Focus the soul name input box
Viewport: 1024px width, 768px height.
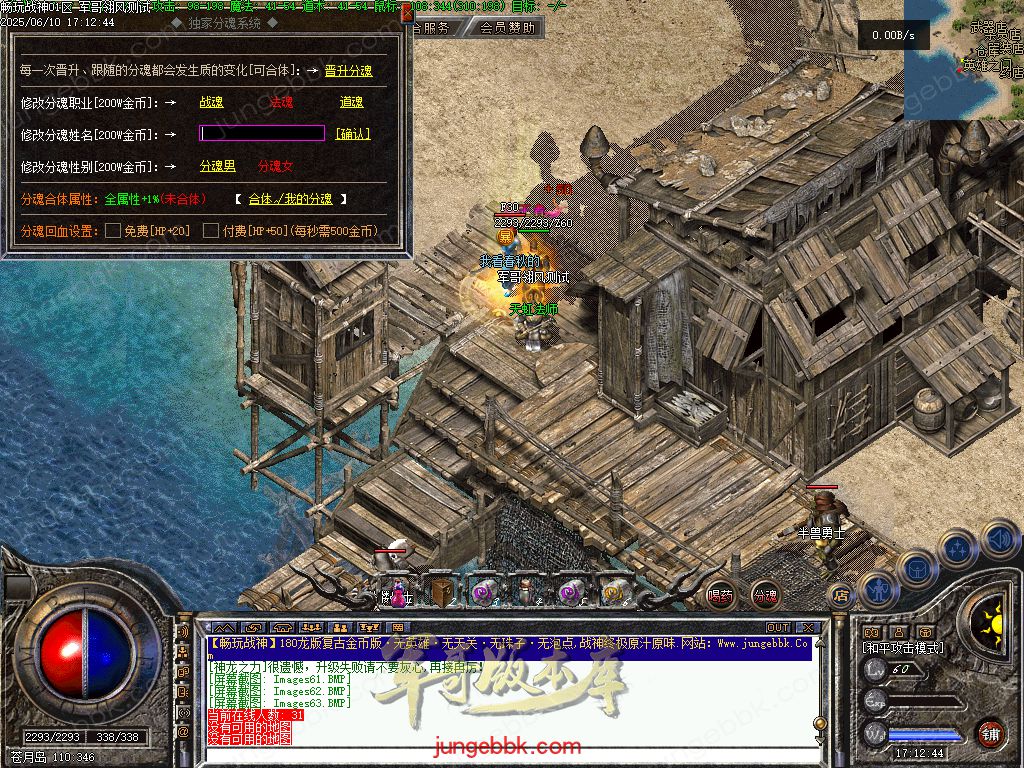[x=262, y=133]
